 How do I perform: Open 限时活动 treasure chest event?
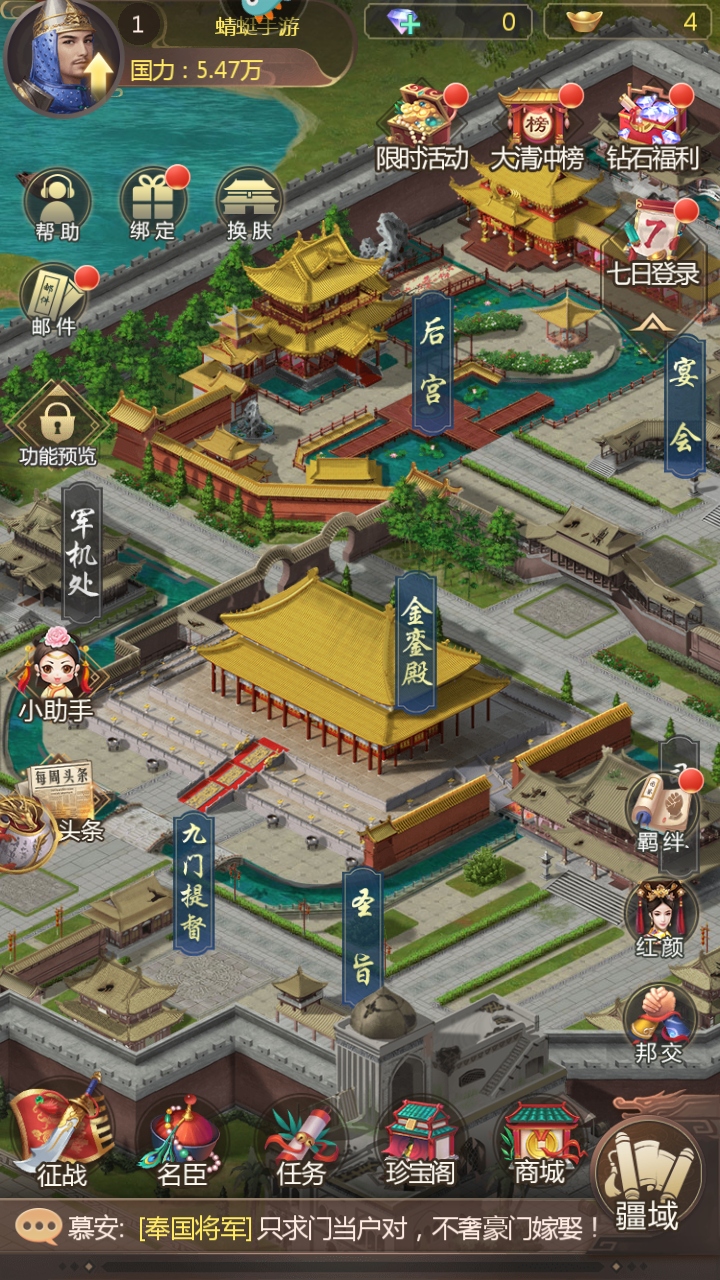(x=422, y=125)
